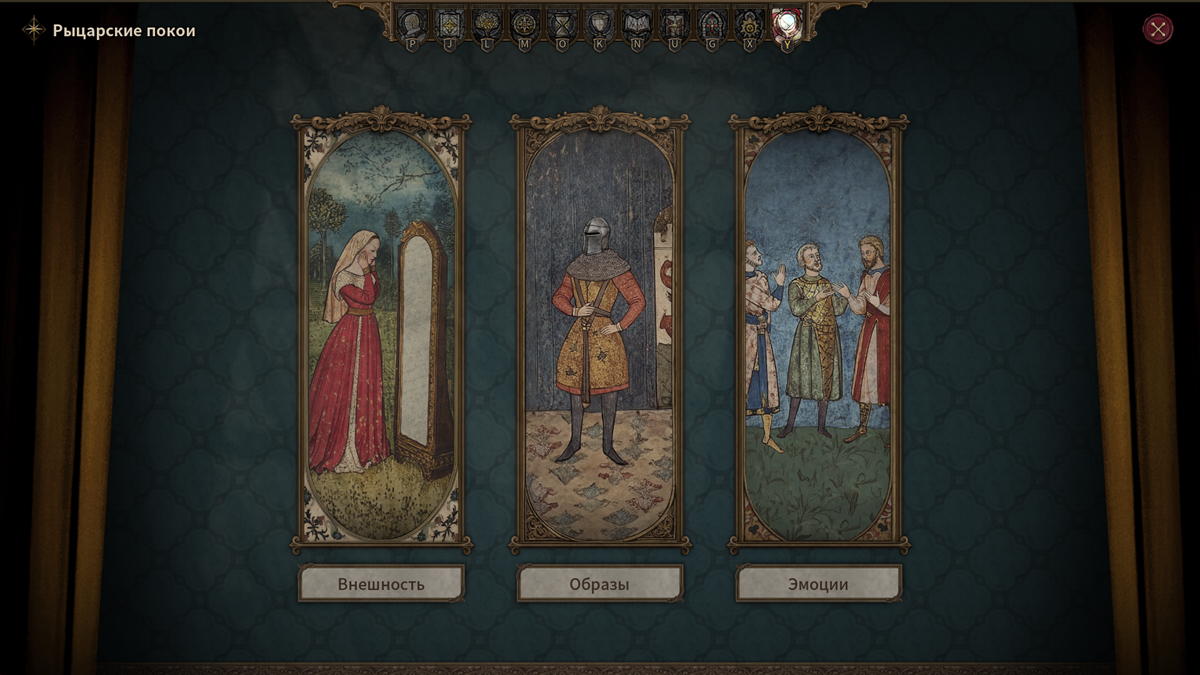The image size is (1200, 675).
Task: Open the knight helmet character tab
Action: (x=412, y=23)
